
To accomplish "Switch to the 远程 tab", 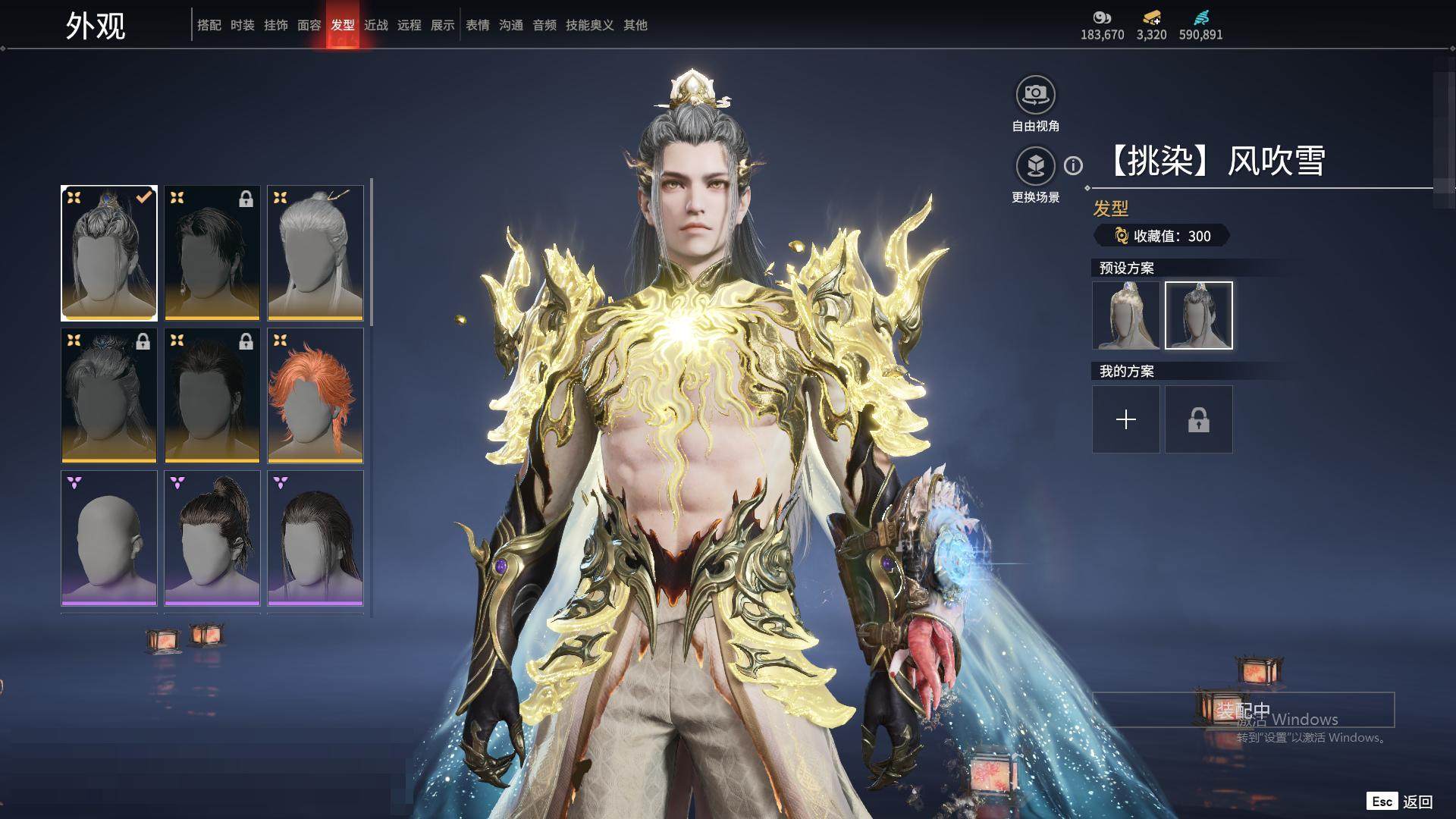I will point(409,25).
